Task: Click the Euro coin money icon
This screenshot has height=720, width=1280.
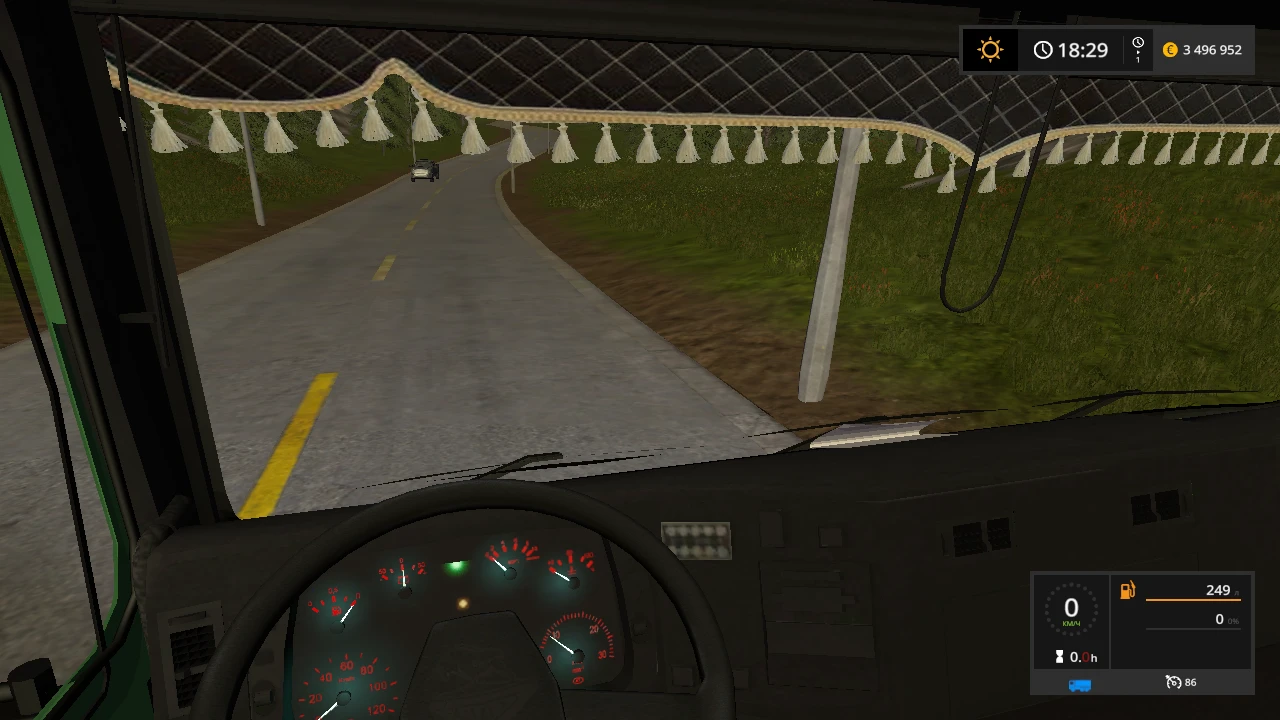Action: (1170, 49)
